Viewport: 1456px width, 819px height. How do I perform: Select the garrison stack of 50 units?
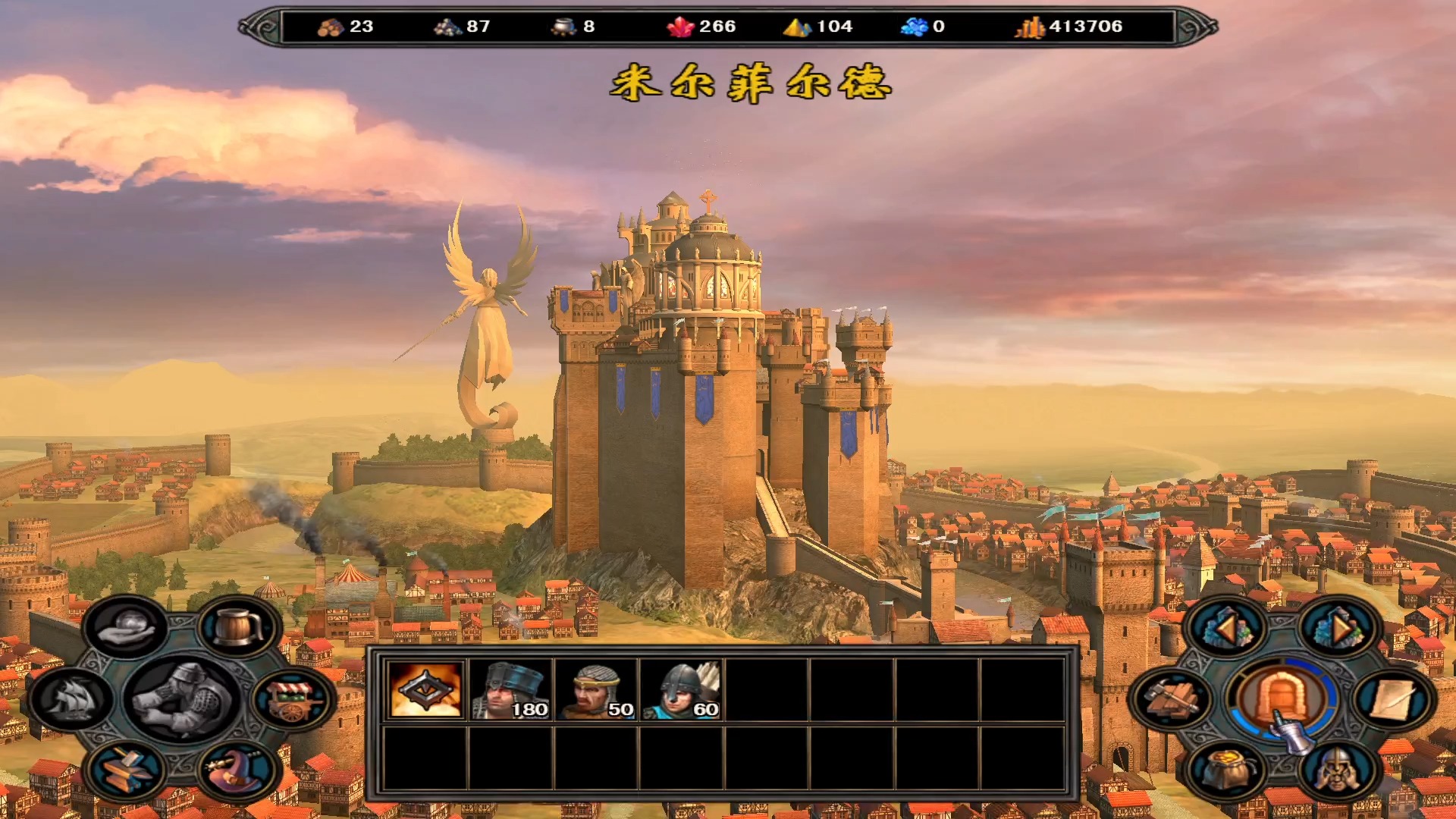595,689
